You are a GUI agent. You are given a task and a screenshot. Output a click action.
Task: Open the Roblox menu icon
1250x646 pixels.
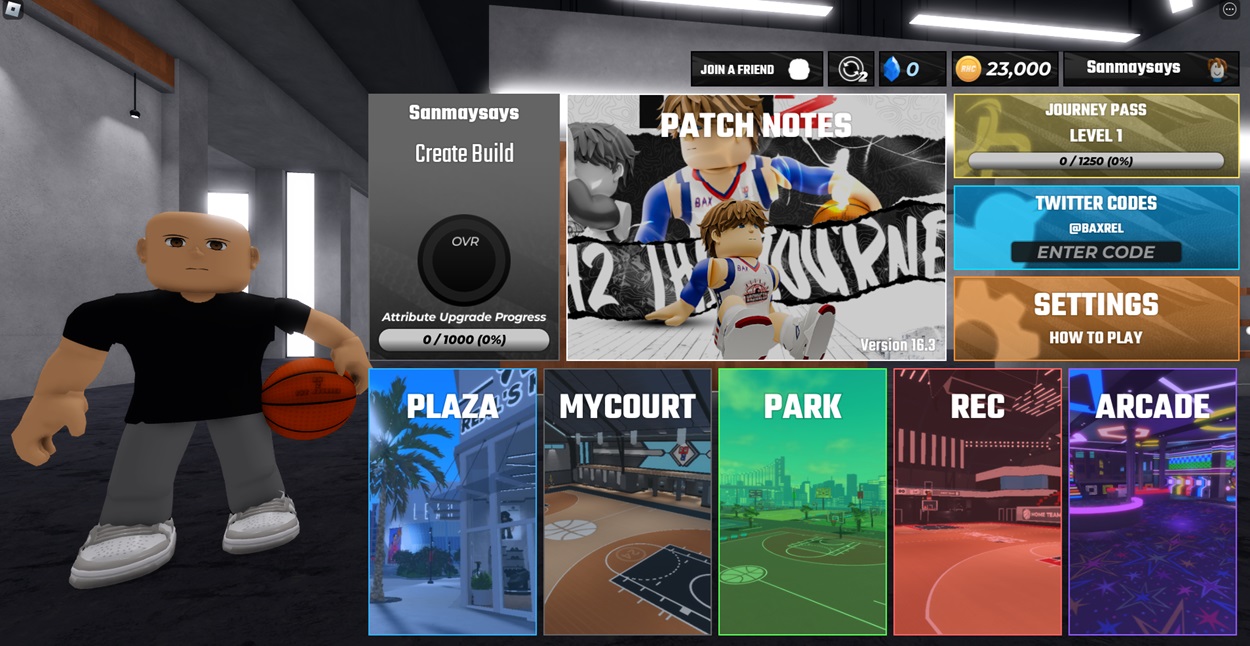tap(13, 10)
